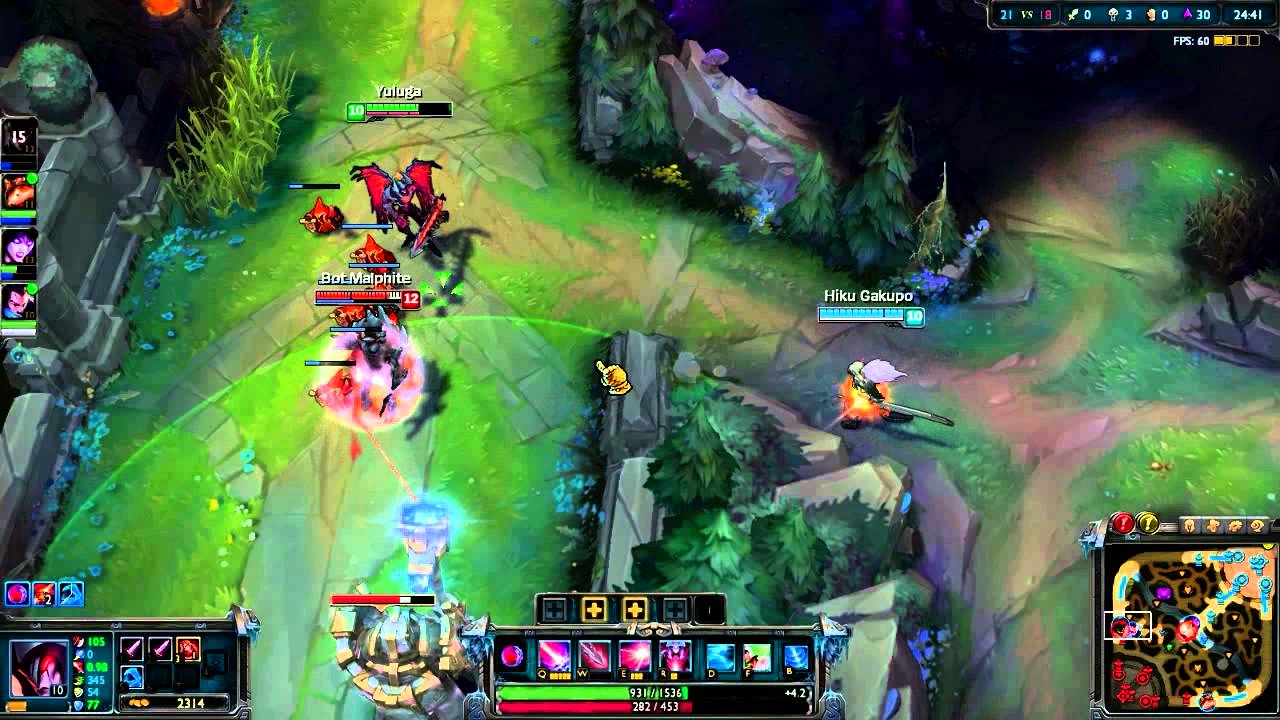Cast the Q ability
The height and width of the screenshot is (720, 1280).
tap(554, 657)
